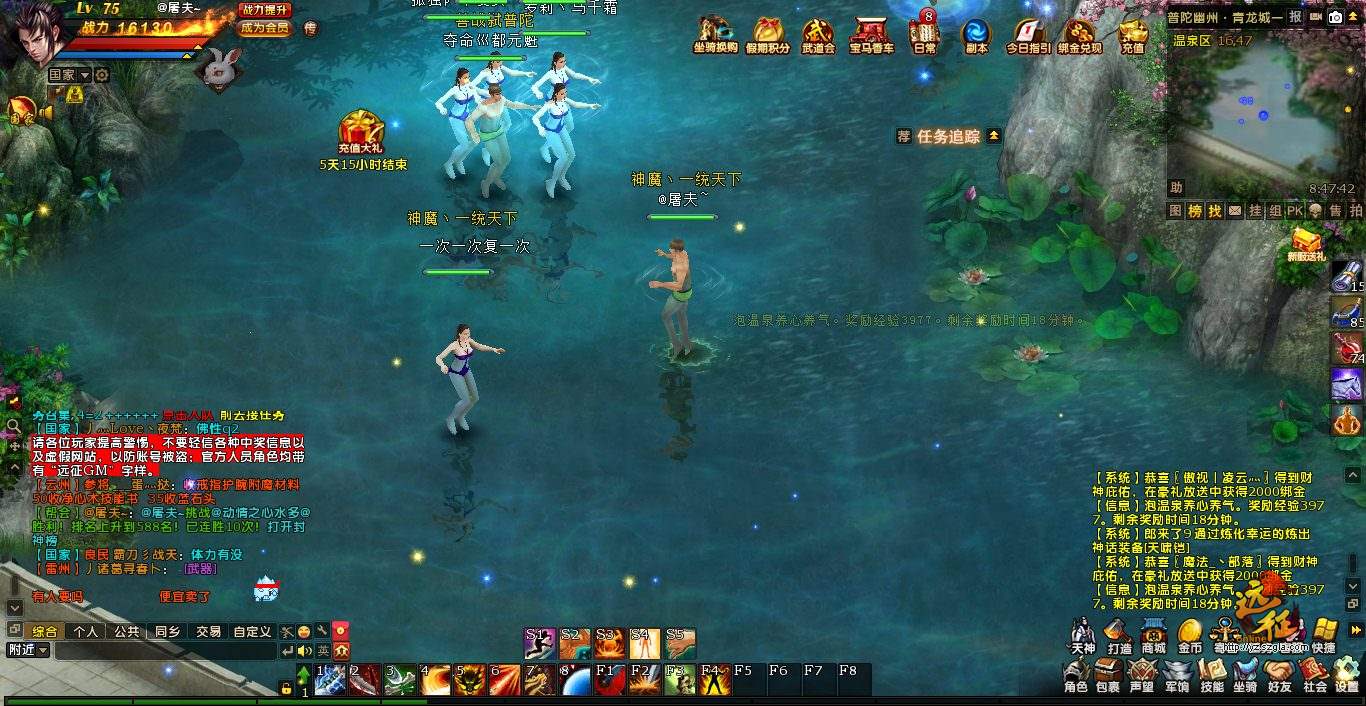Open the 坐骑换购 mount exchange icon

(714, 33)
